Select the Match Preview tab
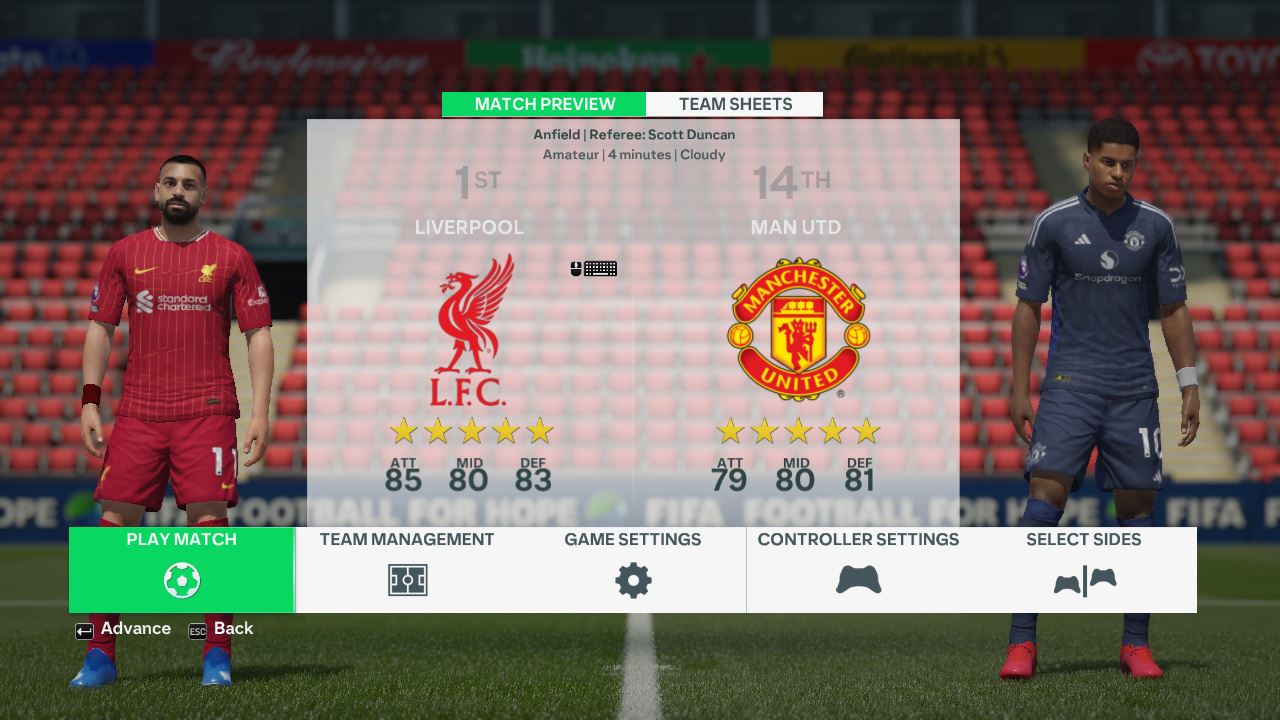The height and width of the screenshot is (720, 1280). [544, 104]
